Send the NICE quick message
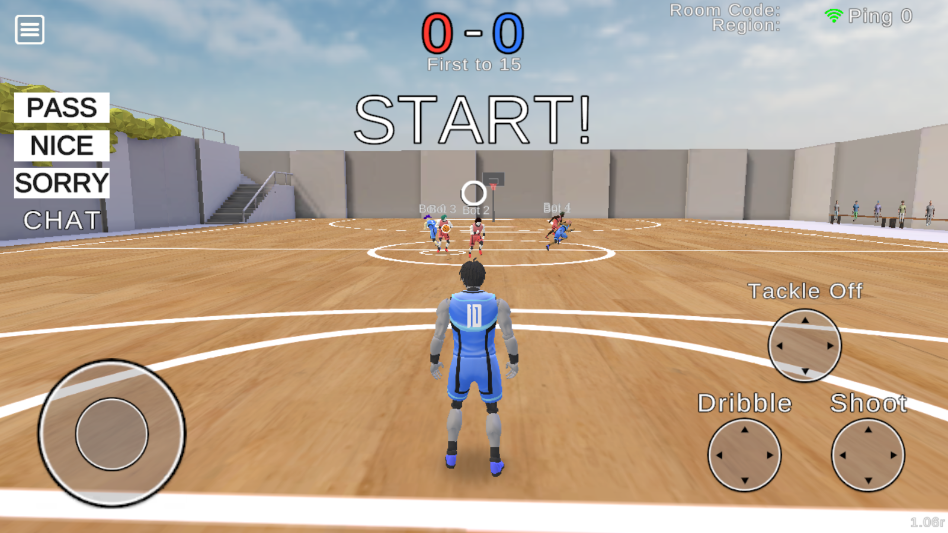The width and height of the screenshot is (948, 533). 62,146
